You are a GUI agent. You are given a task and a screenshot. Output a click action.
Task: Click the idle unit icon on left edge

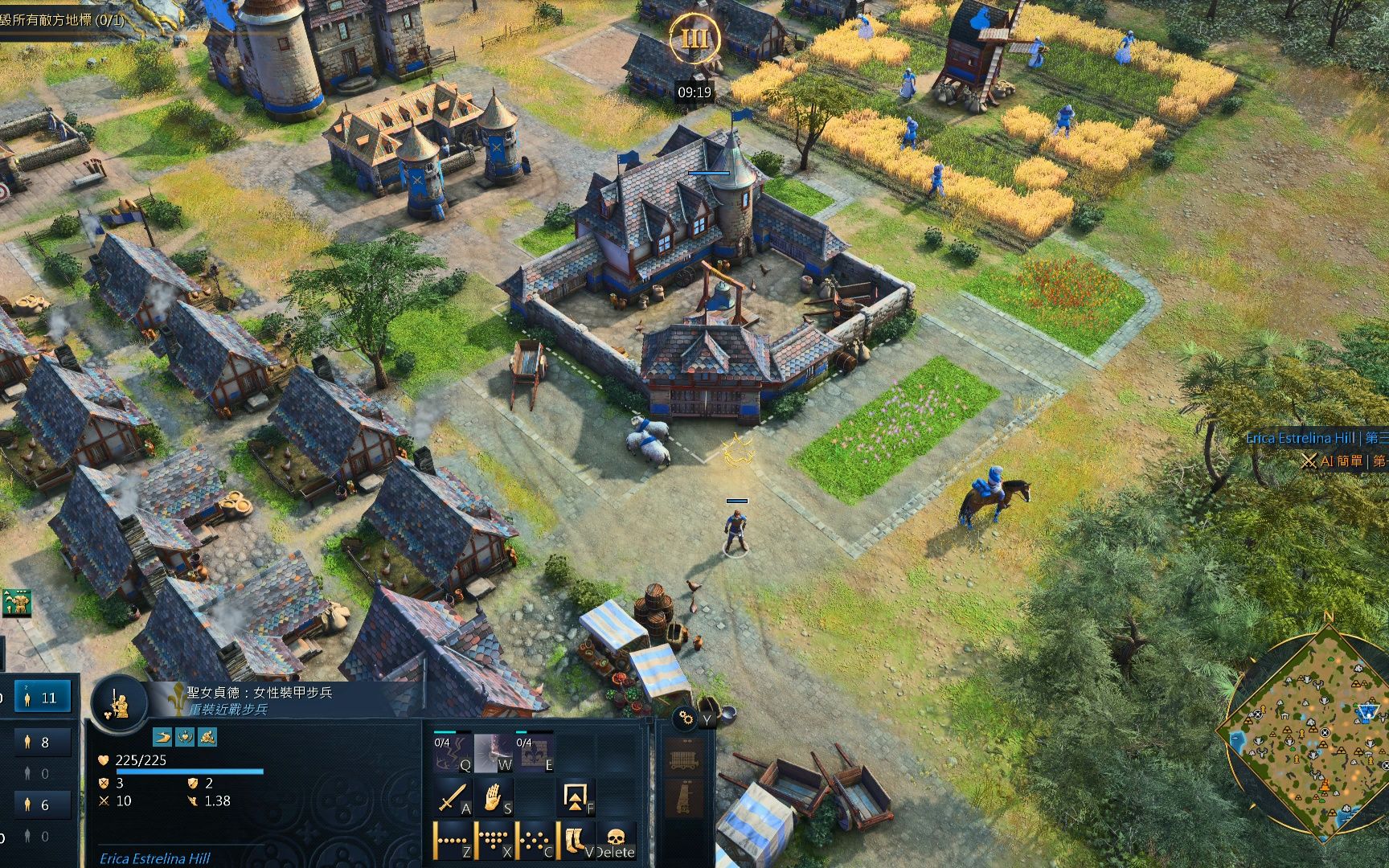pos(15,603)
